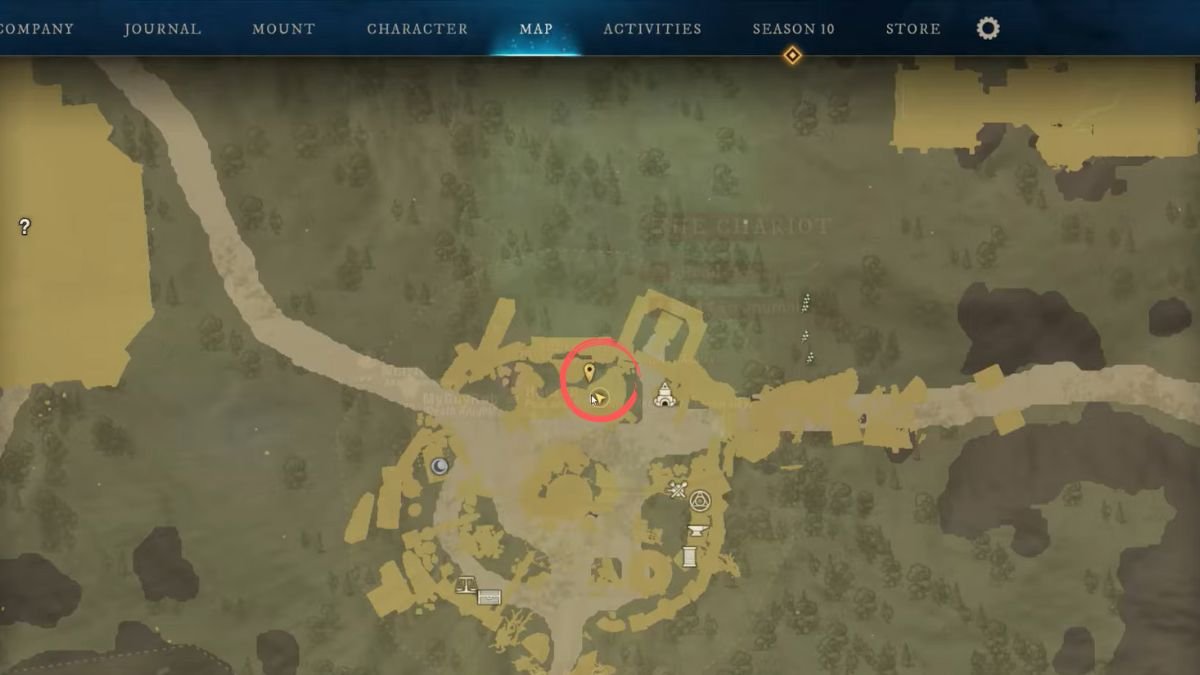Click the trading post scales marker

465,585
